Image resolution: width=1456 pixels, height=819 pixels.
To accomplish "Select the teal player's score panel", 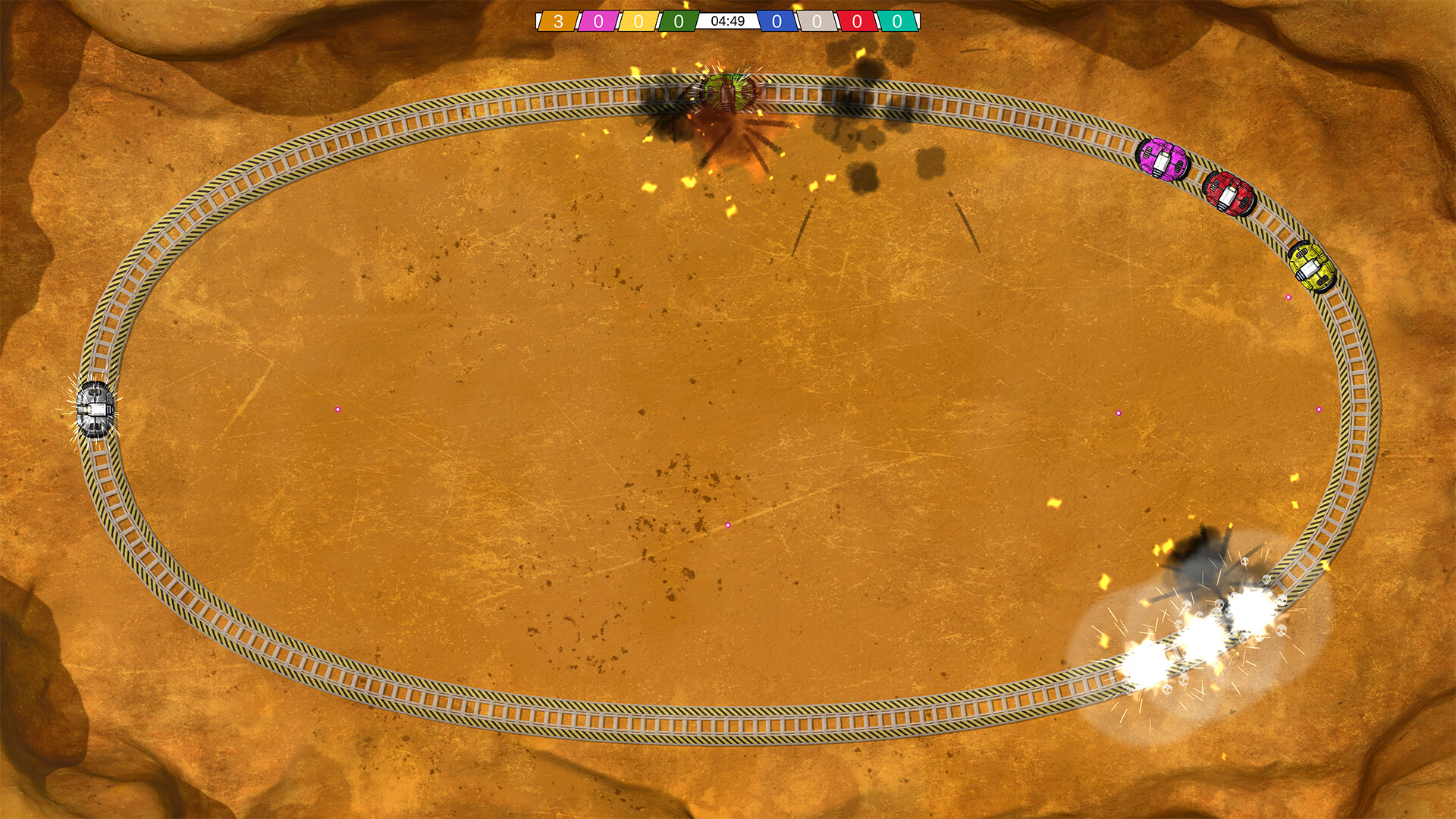I will coord(897,20).
